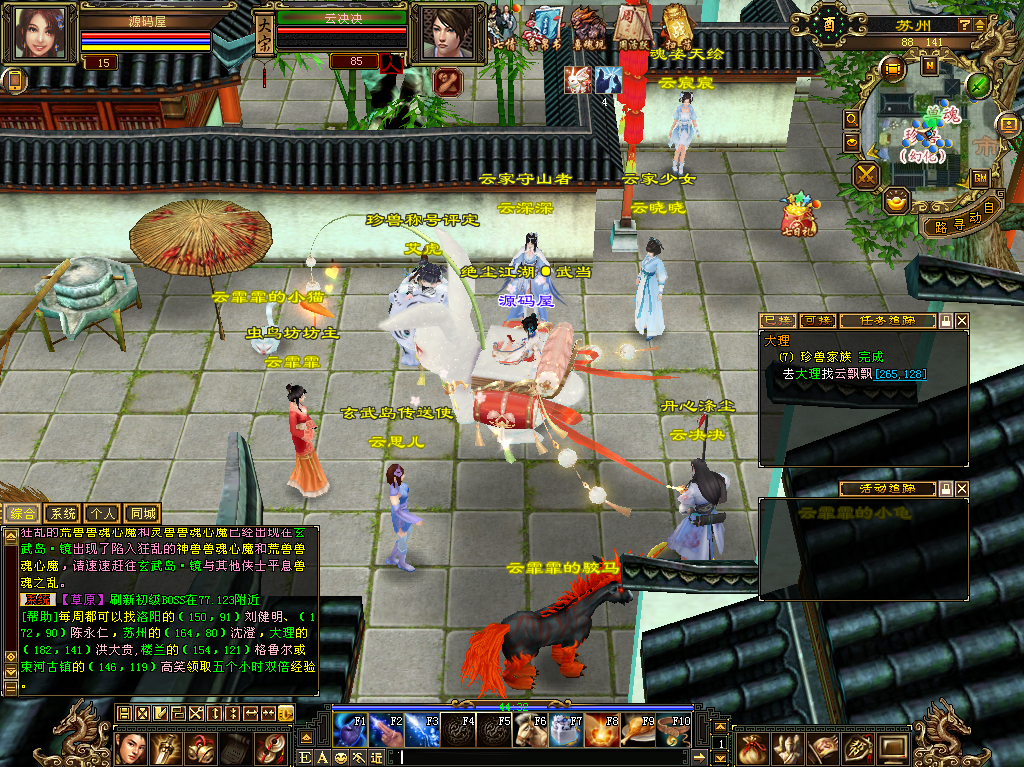This screenshot has height=767, width=1024.
Task: Click the GM button beside the minimap
Action: point(980,177)
